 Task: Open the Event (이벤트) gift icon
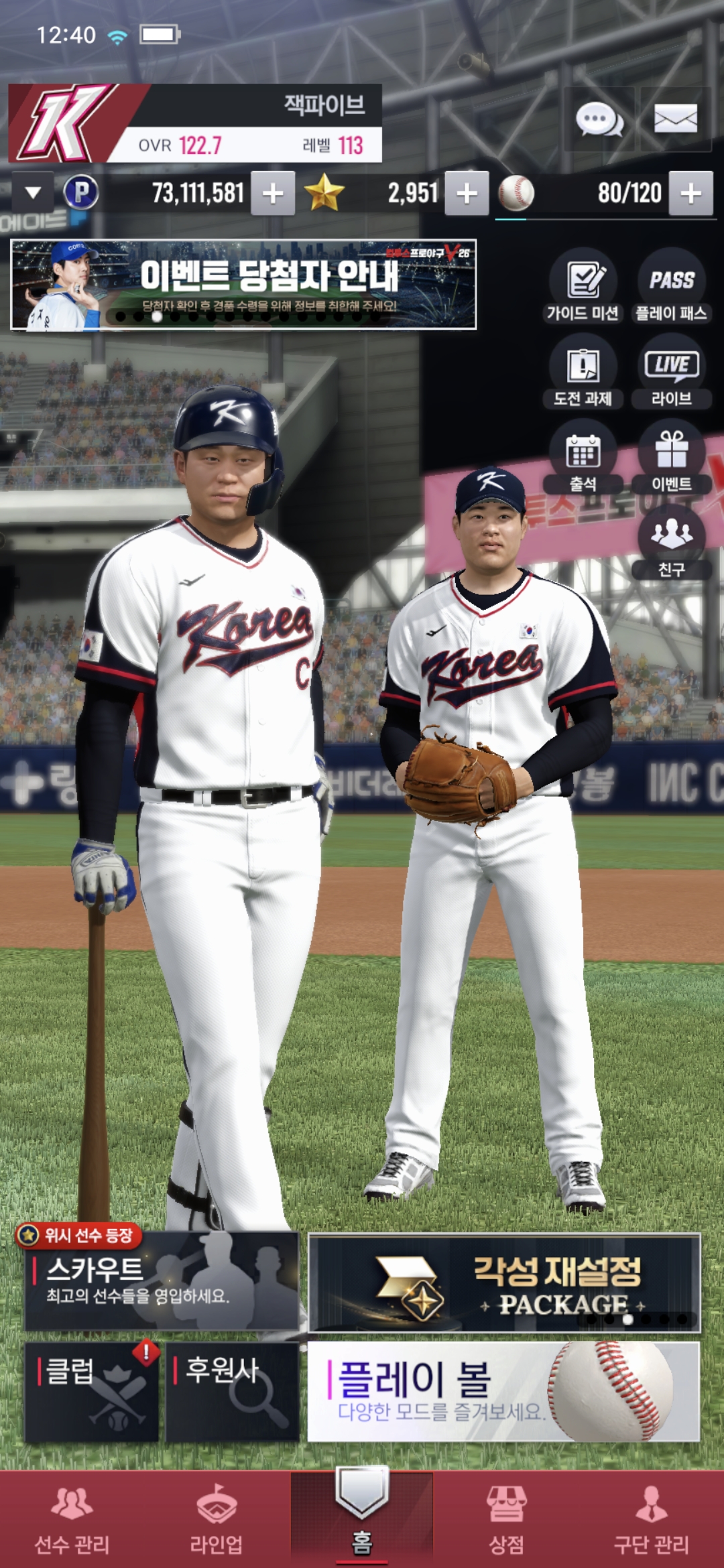click(671, 459)
